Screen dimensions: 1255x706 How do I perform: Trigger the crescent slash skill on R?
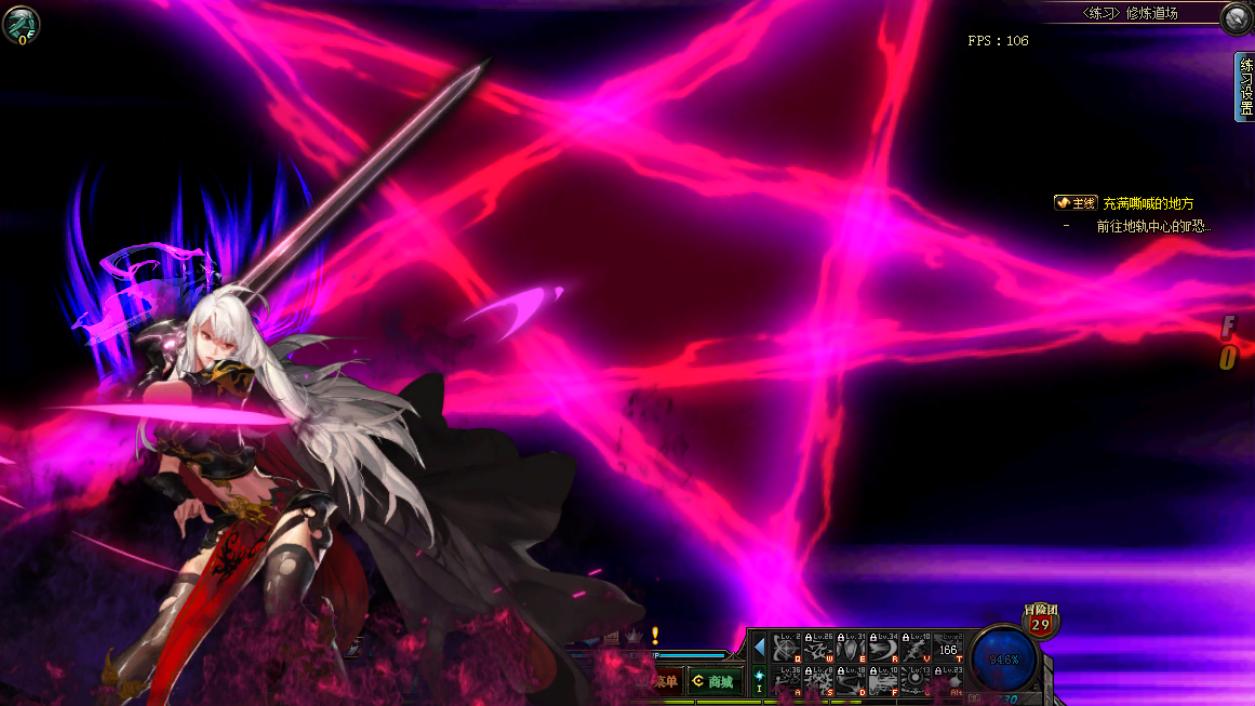pyautogui.click(x=883, y=648)
